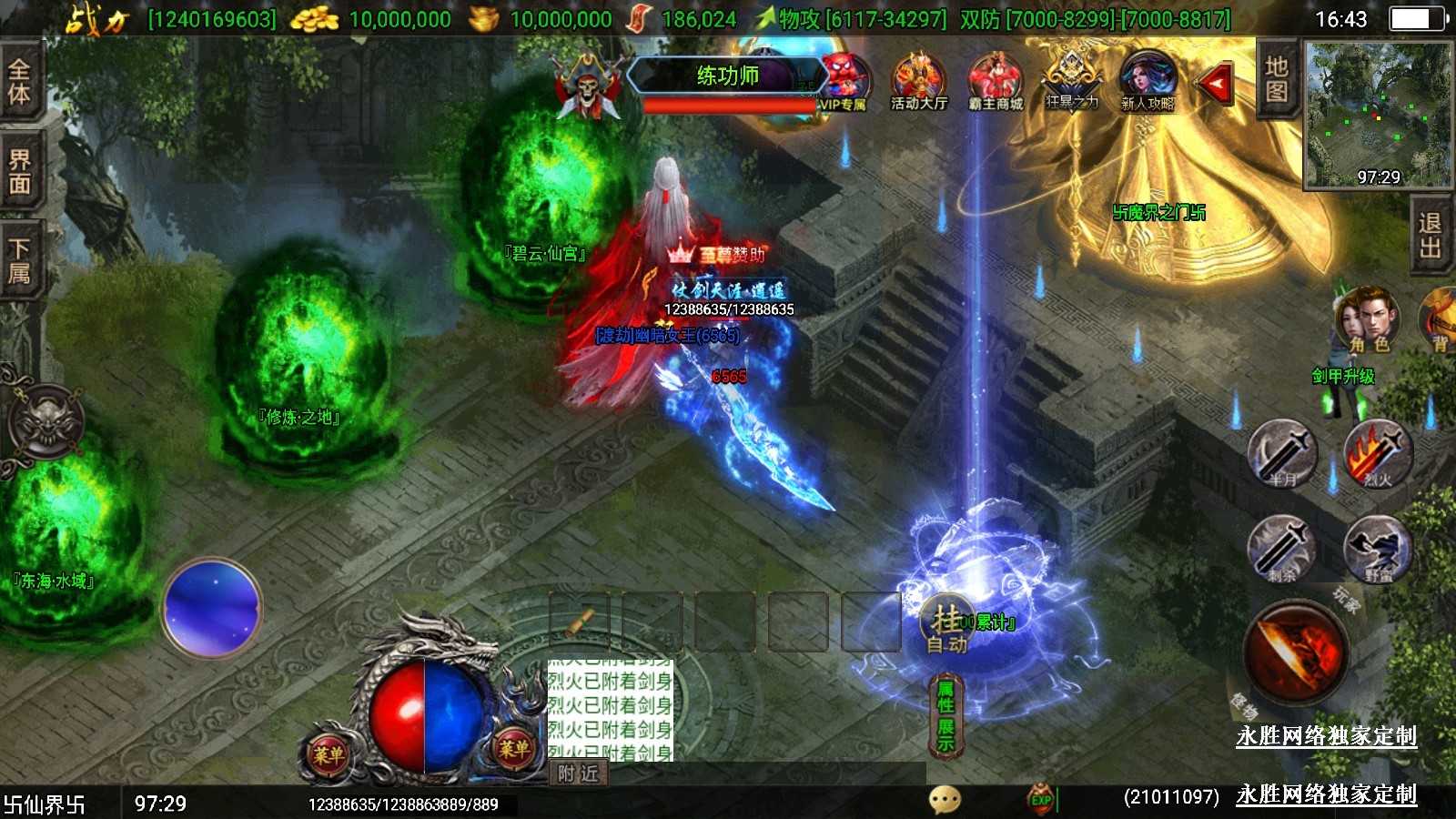Visit the 霸主商城 shop

(x=996, y=82)
